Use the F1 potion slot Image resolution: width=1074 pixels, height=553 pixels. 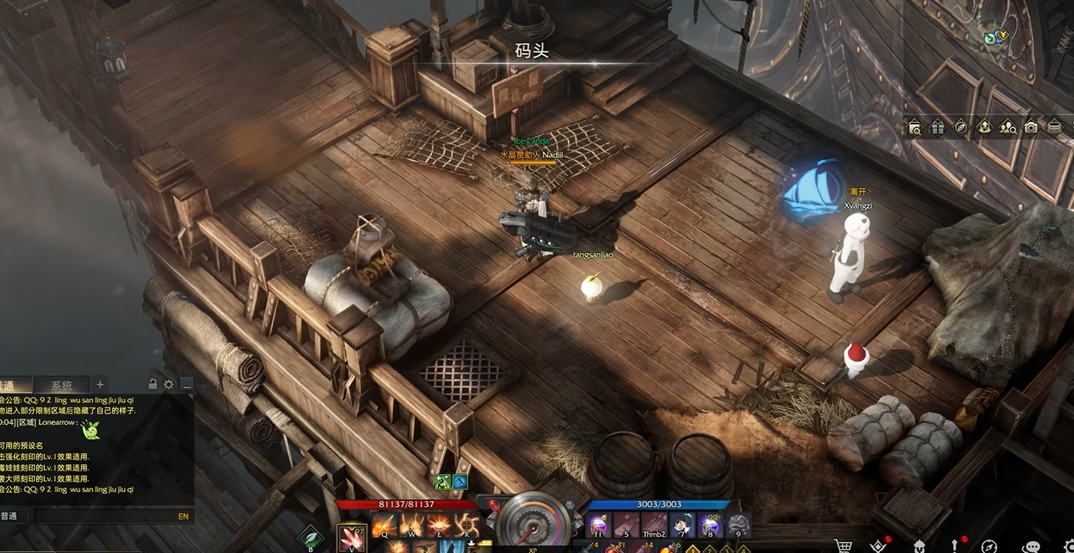[x=599, y=525]
